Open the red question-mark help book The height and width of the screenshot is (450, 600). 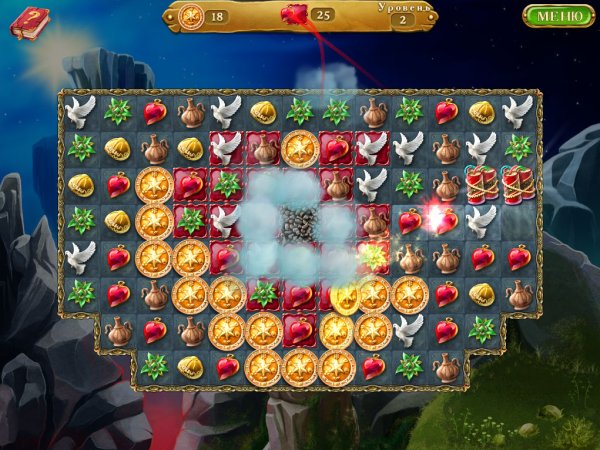point(29,22)
